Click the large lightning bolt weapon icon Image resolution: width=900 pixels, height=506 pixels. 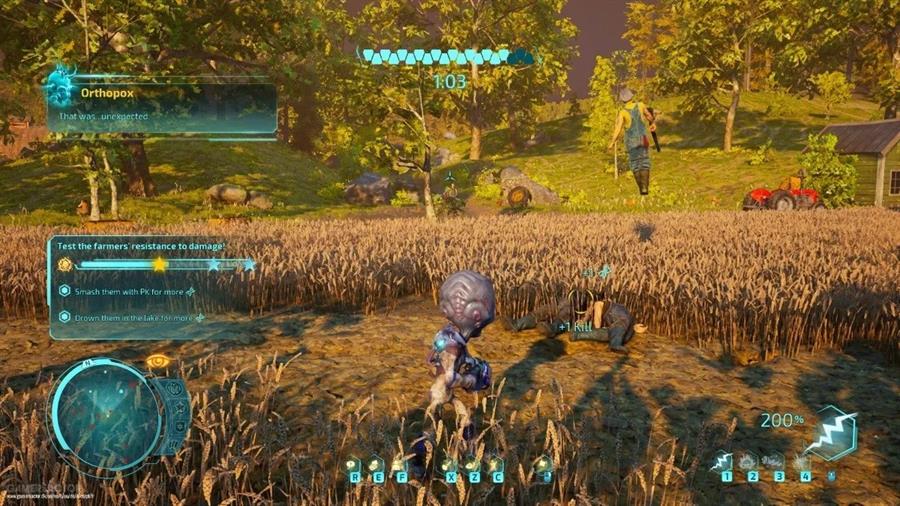pos(832,434)
